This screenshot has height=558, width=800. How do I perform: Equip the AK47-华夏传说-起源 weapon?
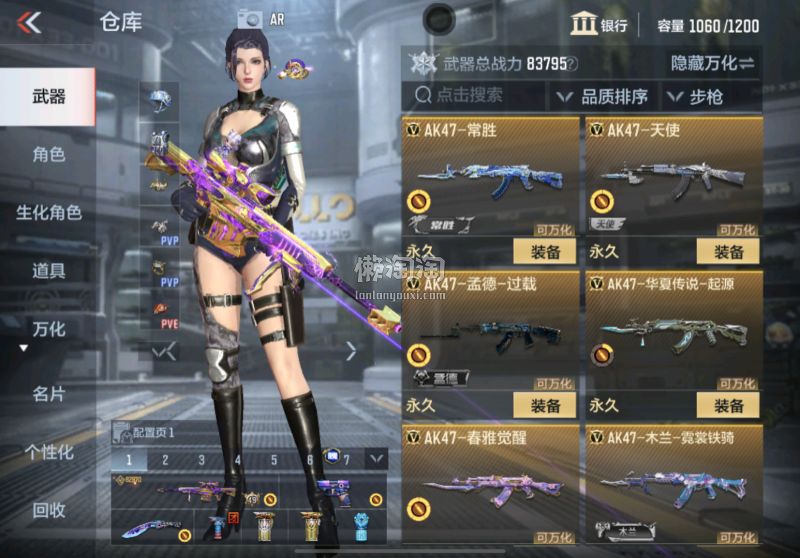pos(728,405)
